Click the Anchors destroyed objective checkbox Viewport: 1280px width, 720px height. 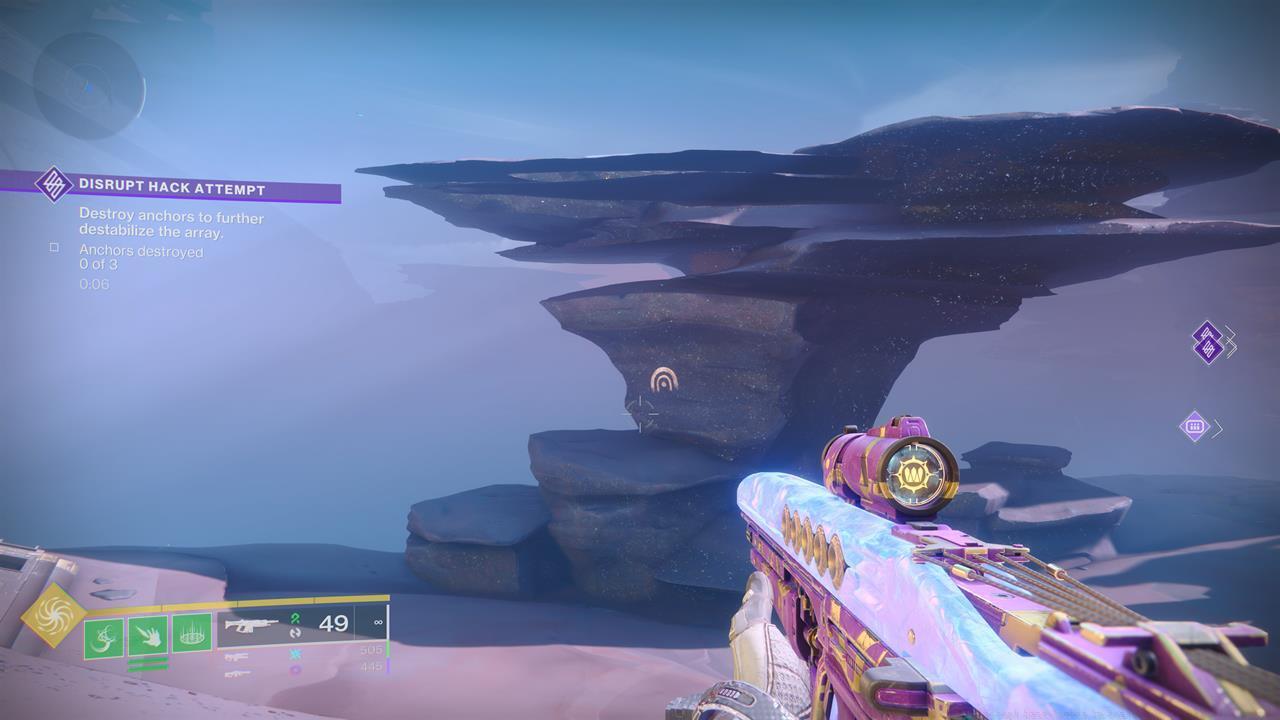(x=54, y=248)
